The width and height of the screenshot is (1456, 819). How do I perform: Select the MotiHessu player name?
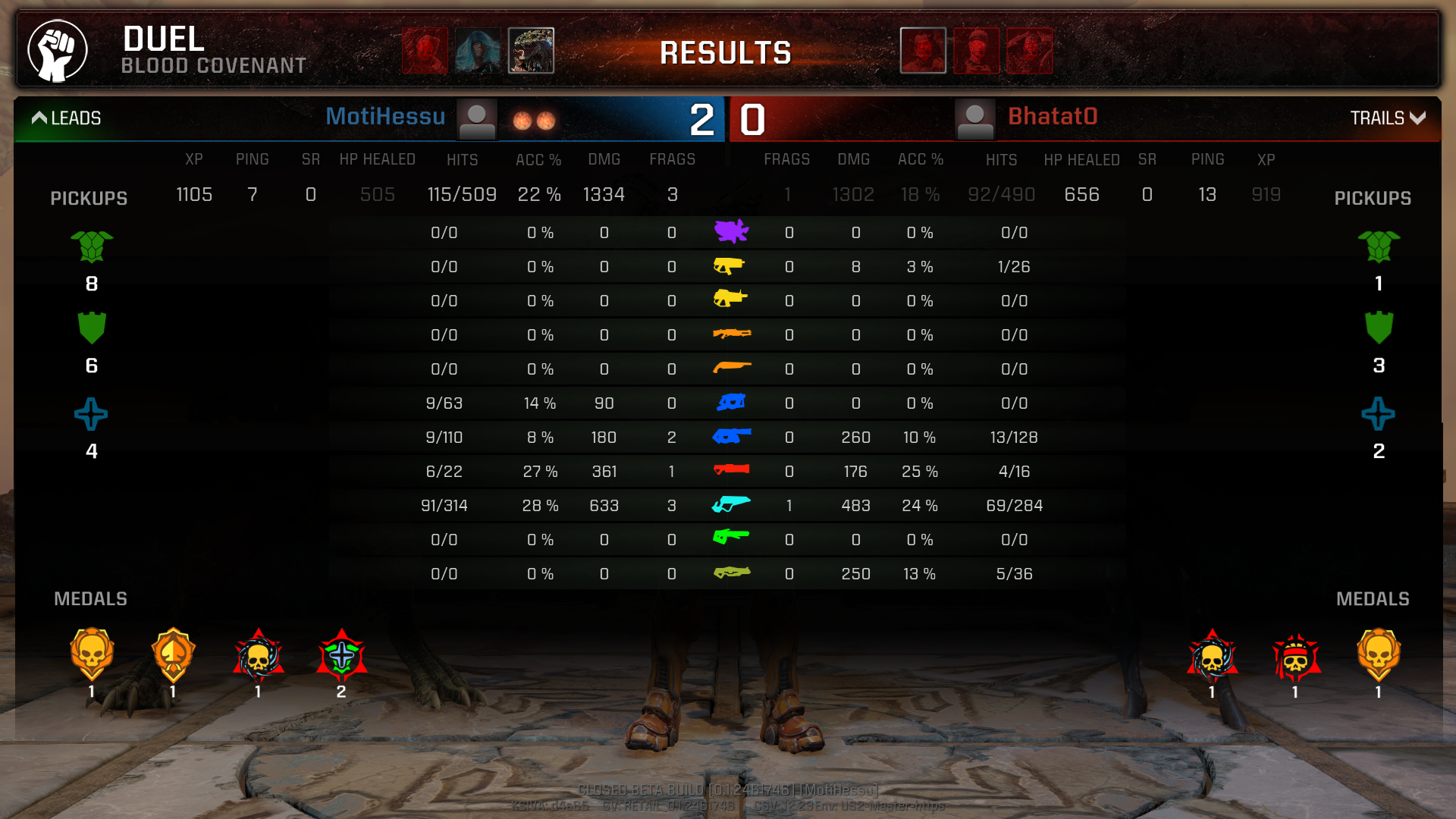point(385,117)
